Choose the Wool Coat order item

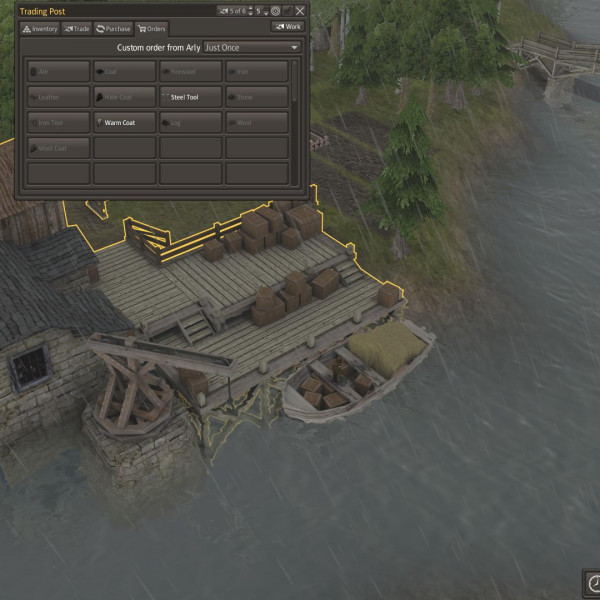point(59,148)
